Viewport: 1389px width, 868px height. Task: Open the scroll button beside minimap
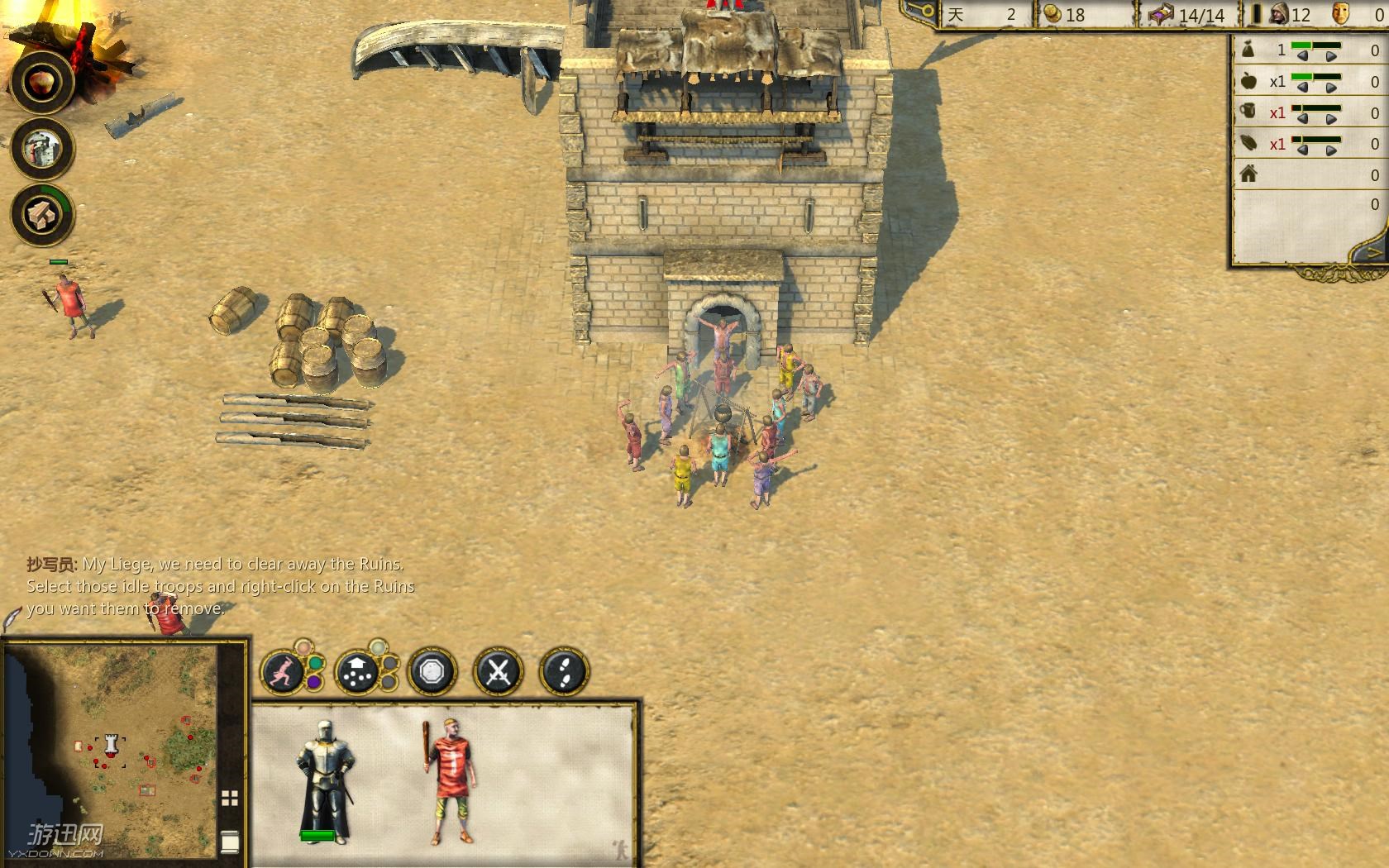[x=230, y=842]
